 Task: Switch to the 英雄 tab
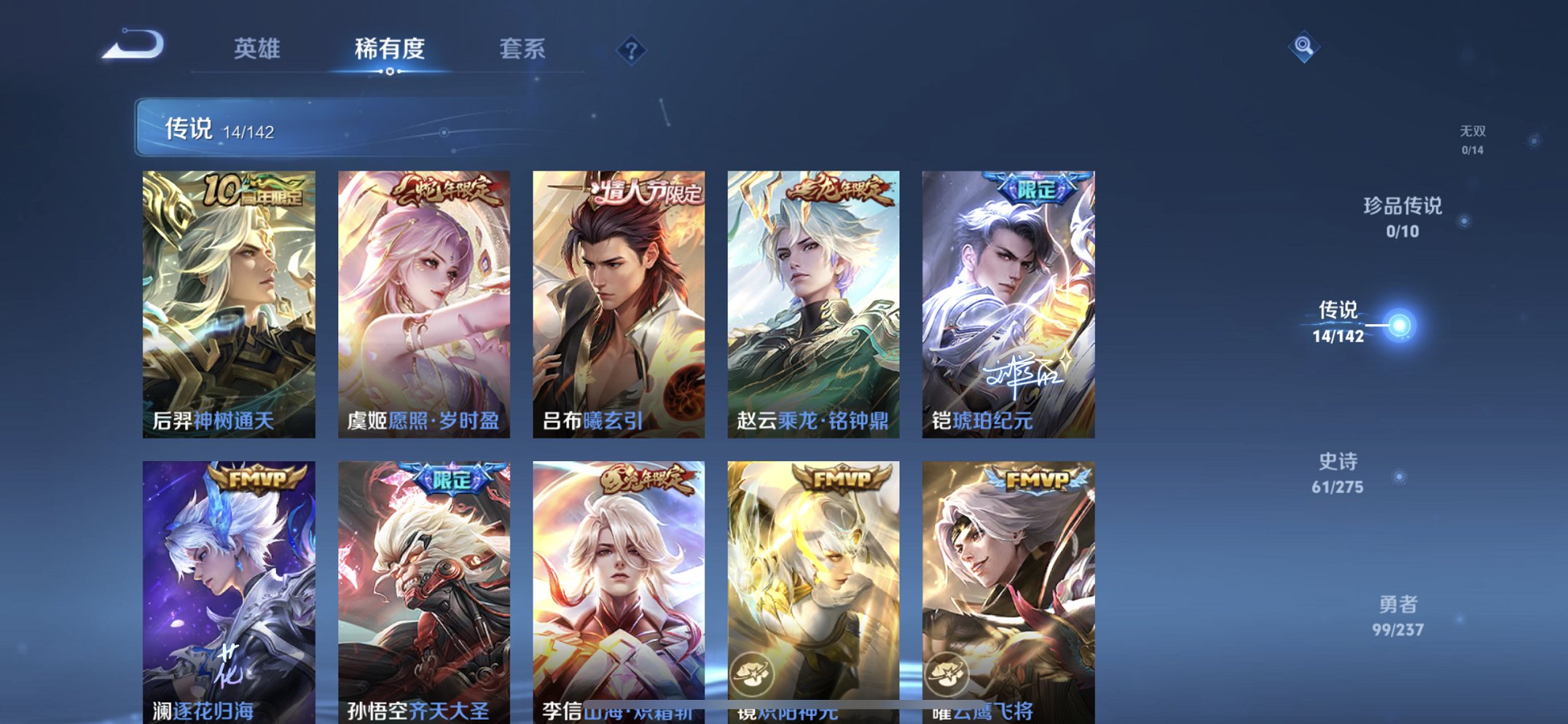tap(256, 50)
